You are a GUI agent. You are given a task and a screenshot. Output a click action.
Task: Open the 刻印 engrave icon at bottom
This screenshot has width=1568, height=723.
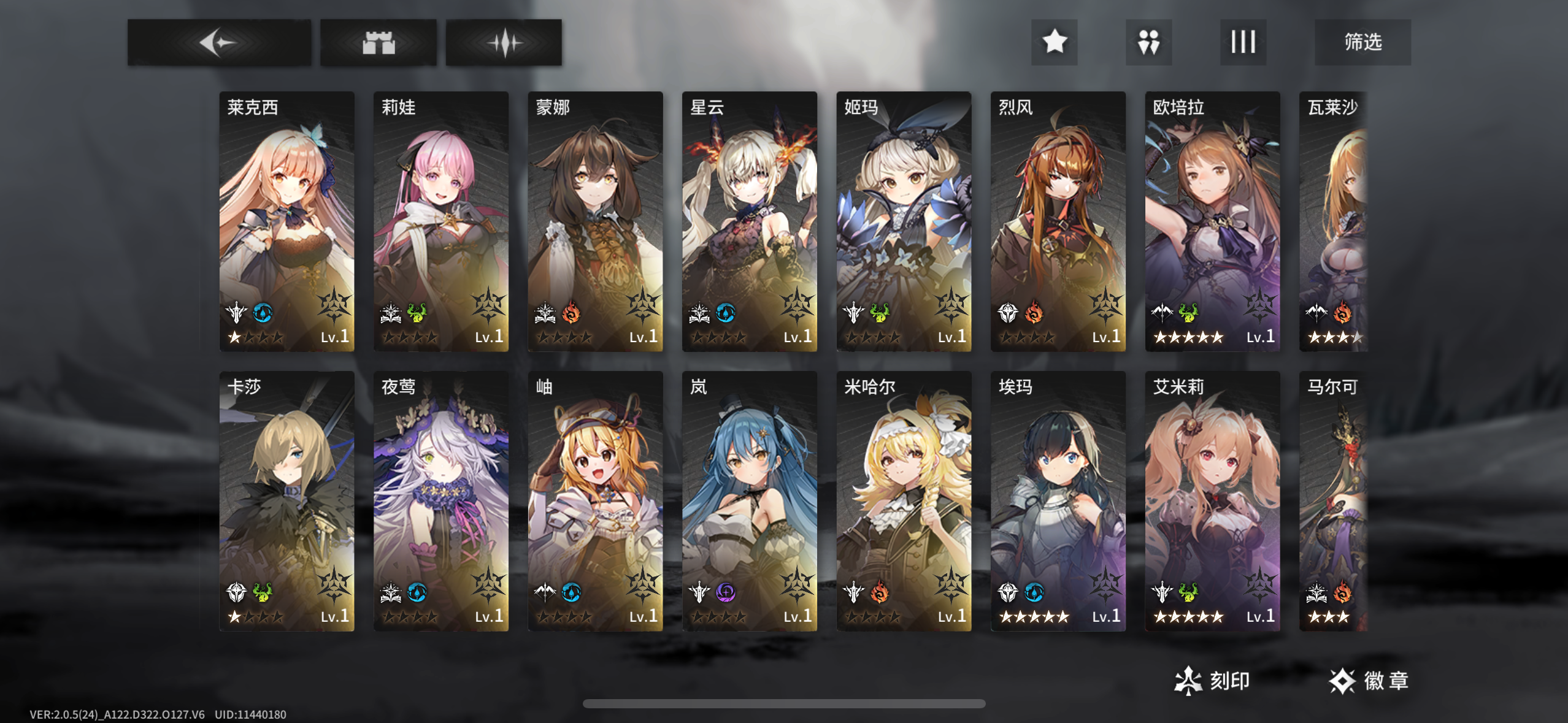(x=1188, y=680)
